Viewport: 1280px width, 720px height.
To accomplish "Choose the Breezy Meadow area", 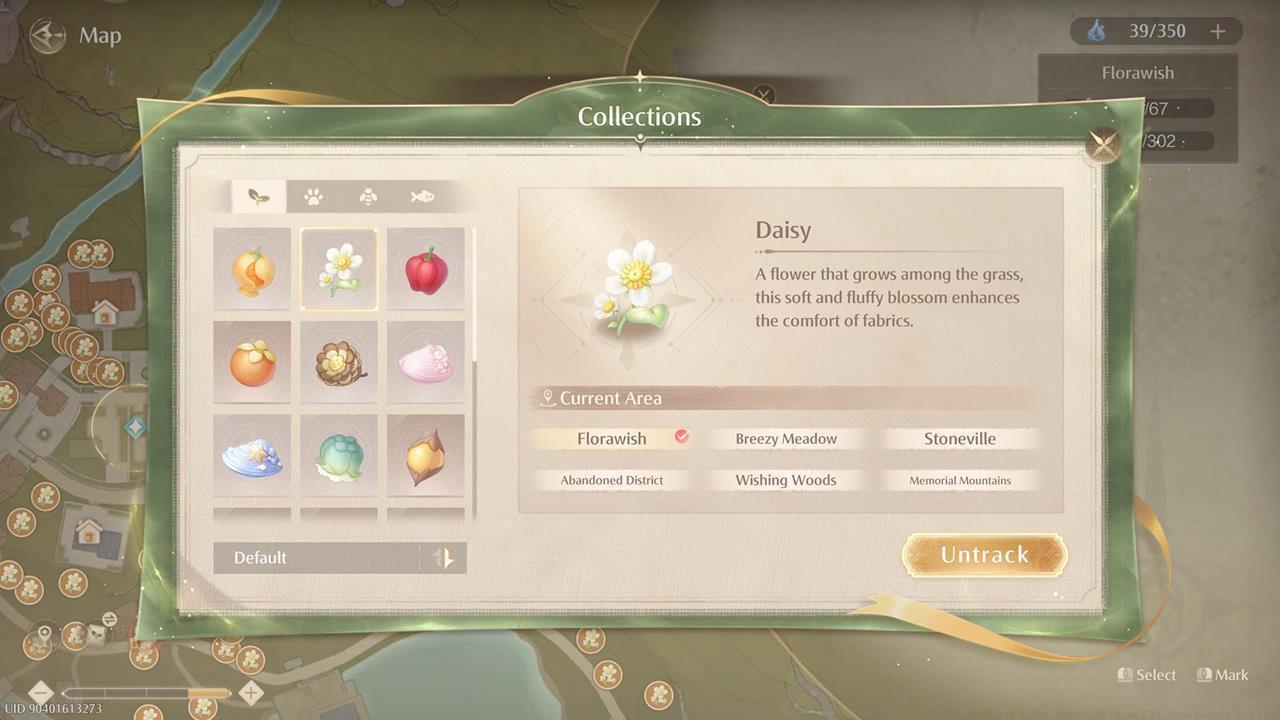I will [786, 439].
